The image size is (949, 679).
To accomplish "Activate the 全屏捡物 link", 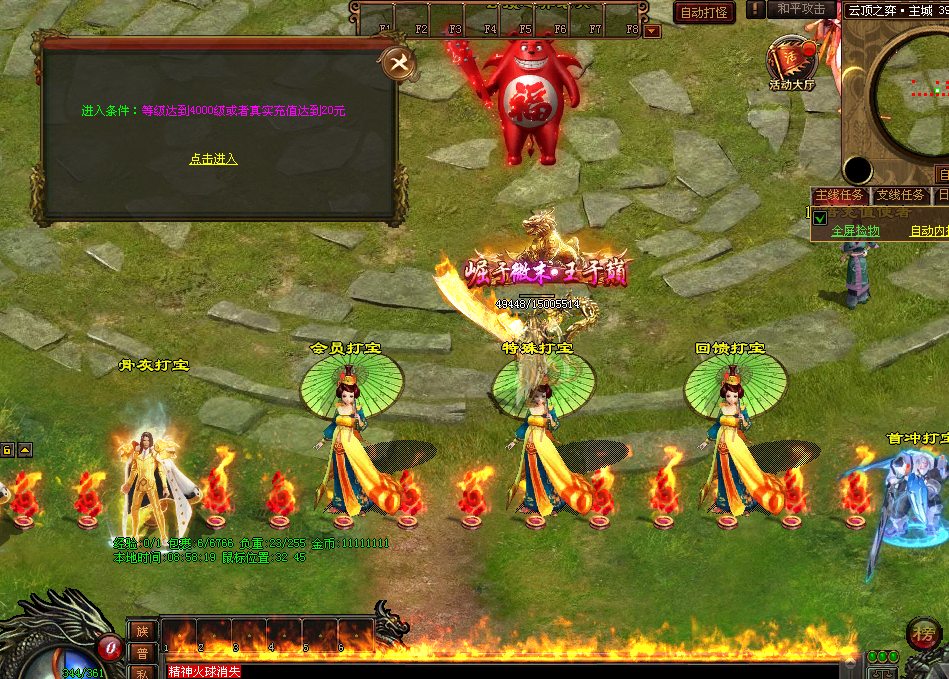I will click(x=855, y=231).
